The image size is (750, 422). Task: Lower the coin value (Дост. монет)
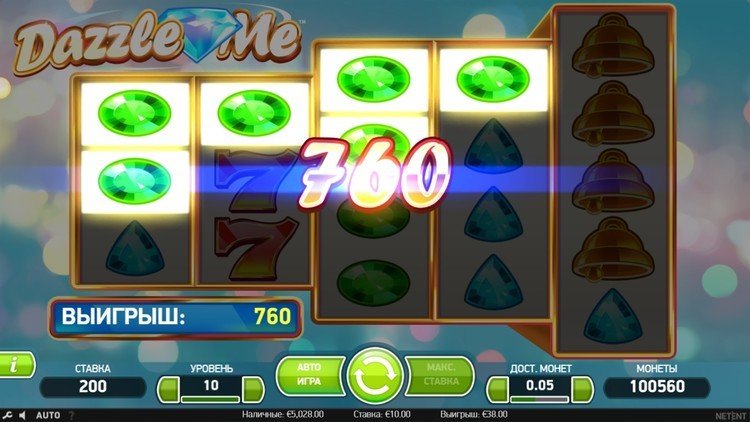pos(497,387)
